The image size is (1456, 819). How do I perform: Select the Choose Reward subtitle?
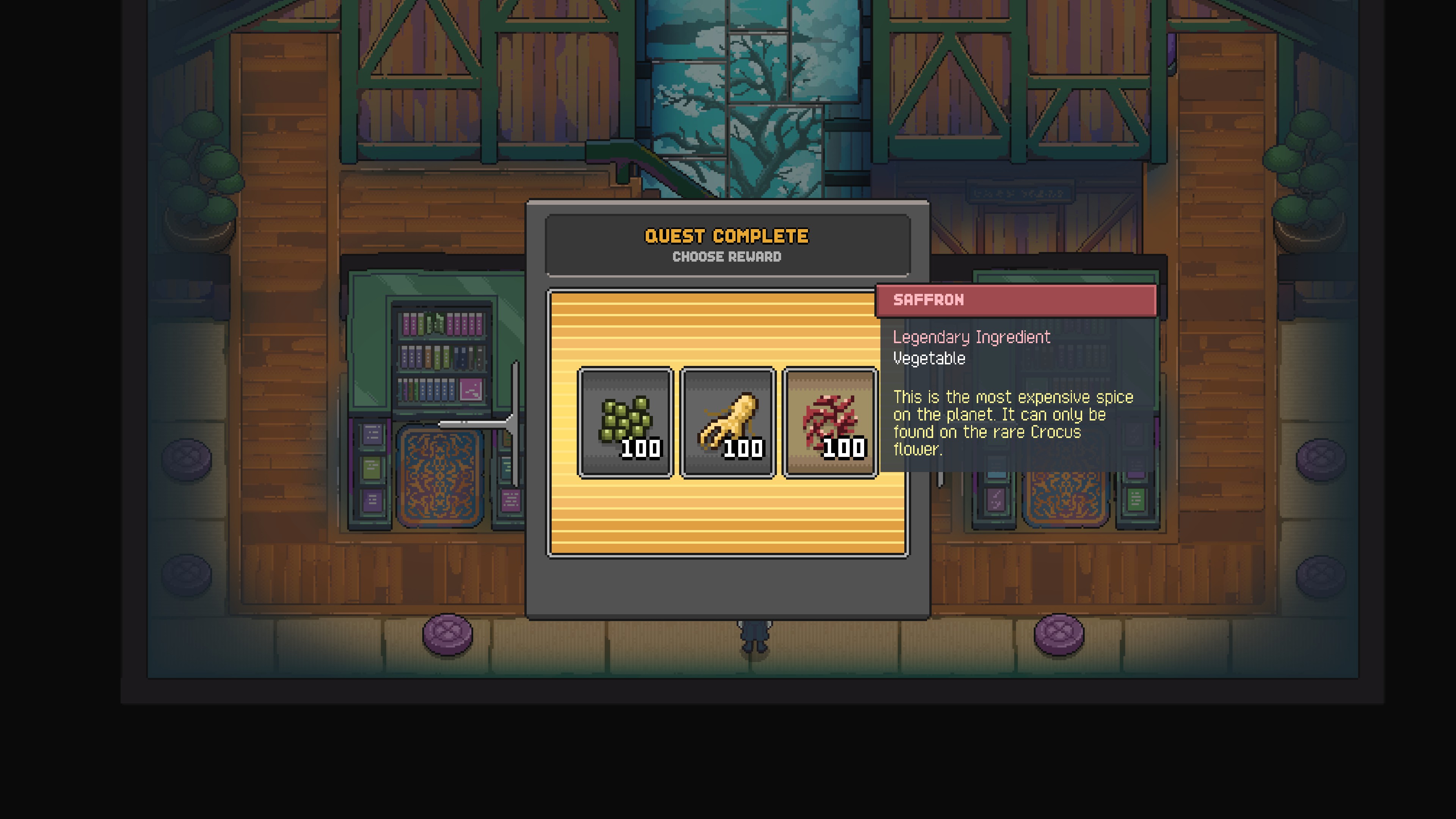(x=728, y=257)
